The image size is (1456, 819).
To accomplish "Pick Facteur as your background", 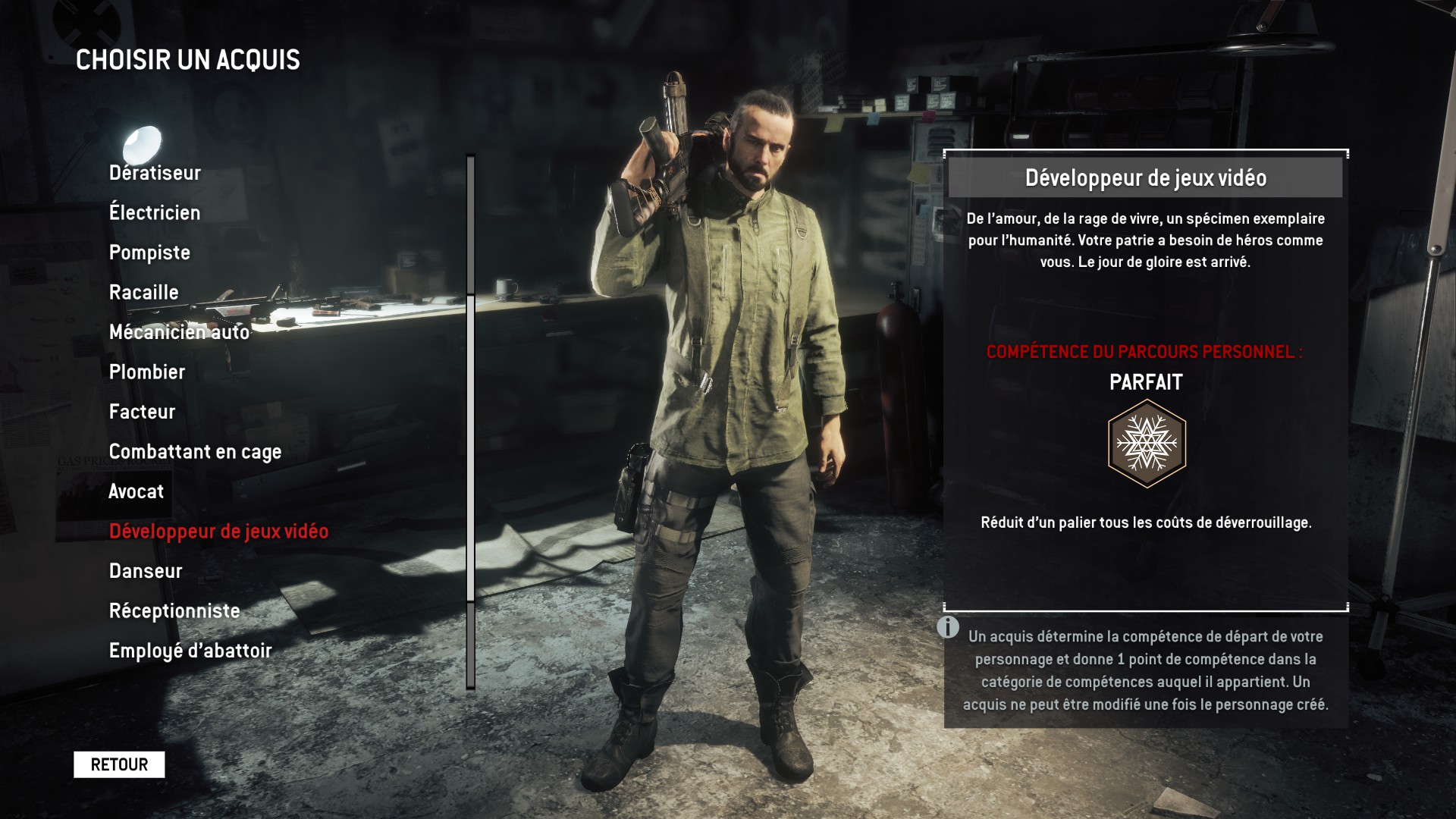I will 142,412.
